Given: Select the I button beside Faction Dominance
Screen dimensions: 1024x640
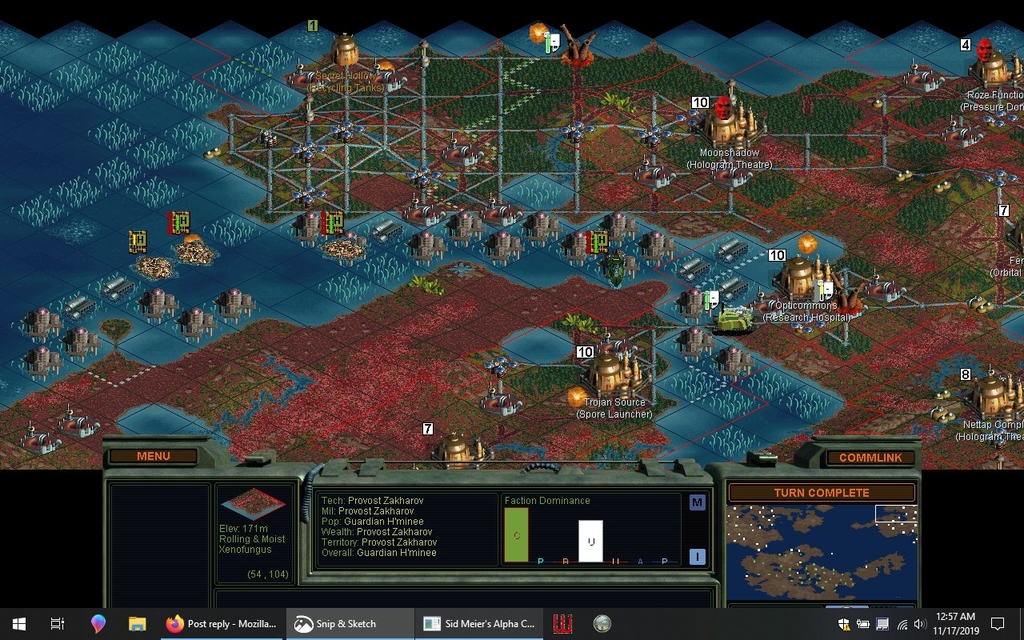Looking at the screenshot, I should click(x=697, y=557).
